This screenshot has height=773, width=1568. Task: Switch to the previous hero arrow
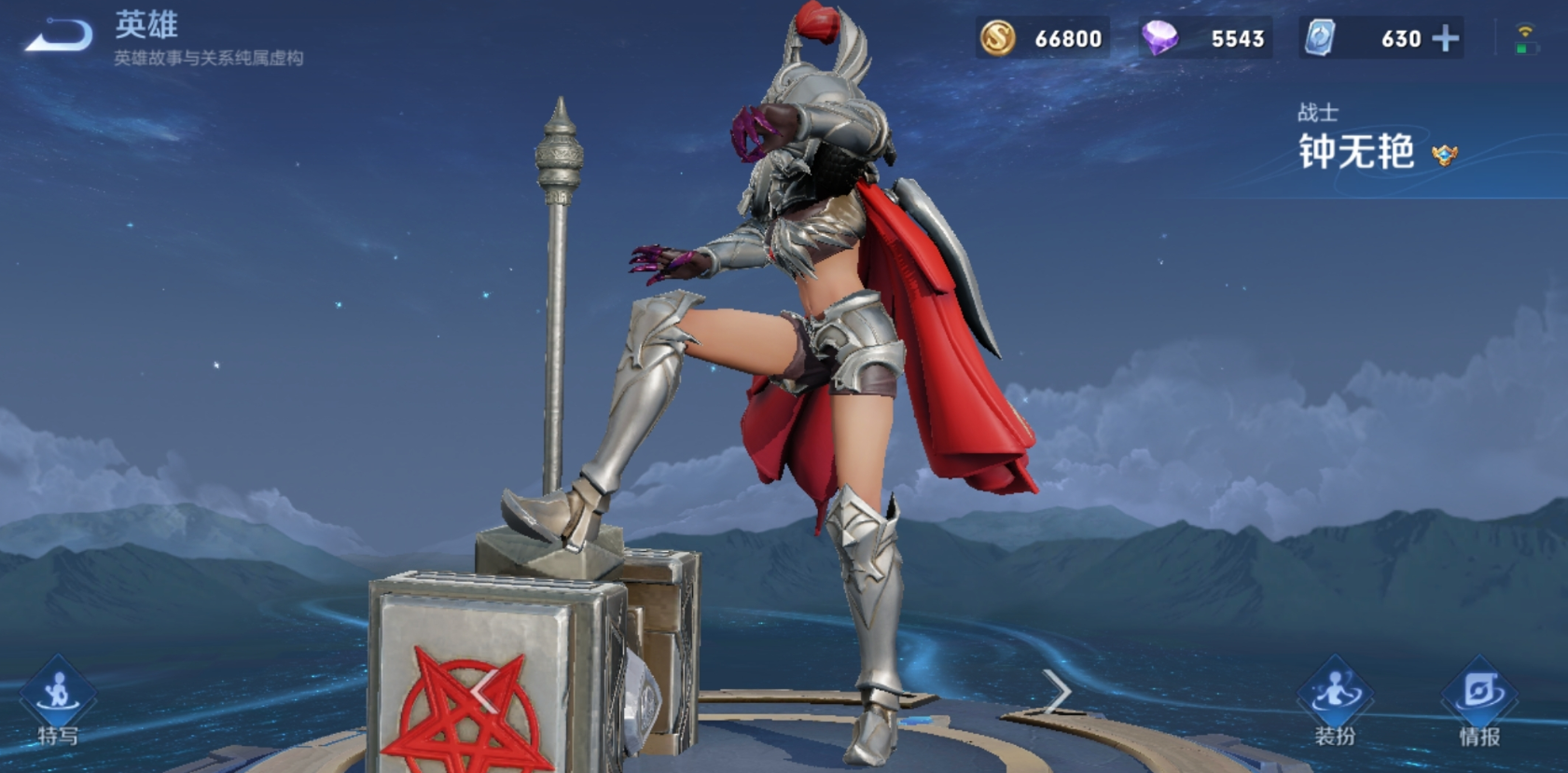[x=483, y=692]
